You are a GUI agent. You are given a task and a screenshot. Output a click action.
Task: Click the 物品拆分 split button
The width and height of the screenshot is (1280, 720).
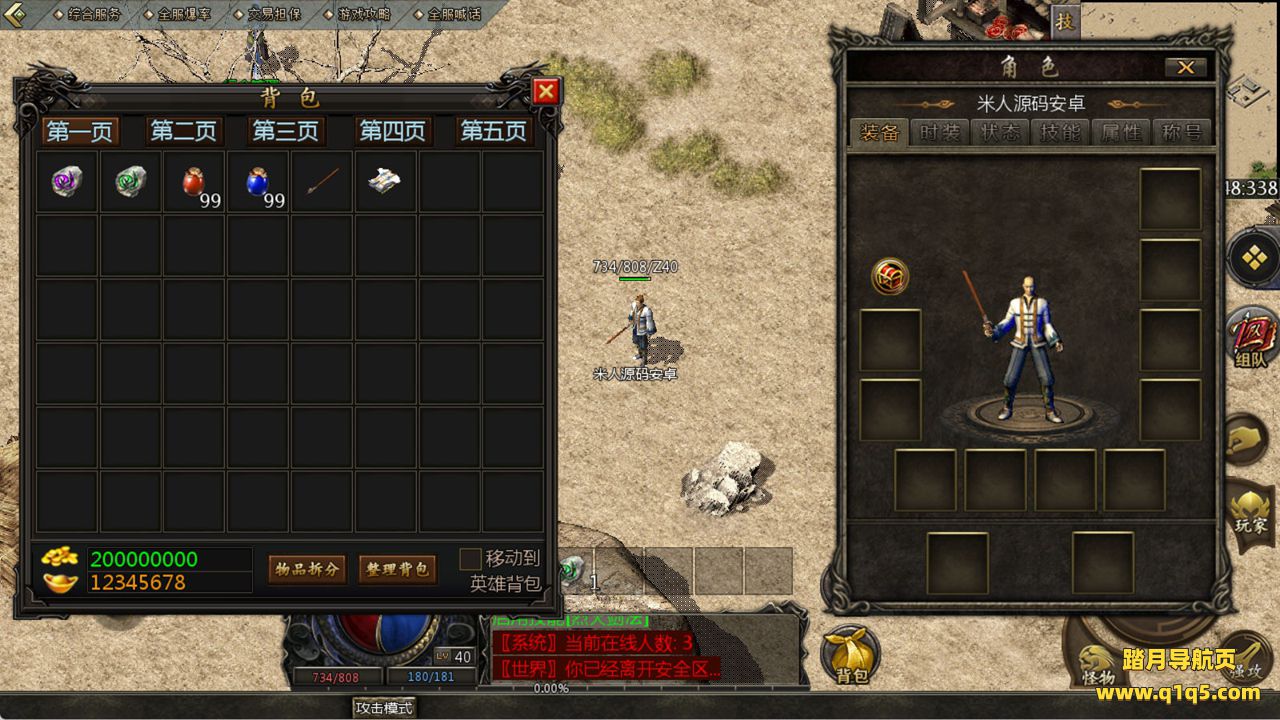307,569
